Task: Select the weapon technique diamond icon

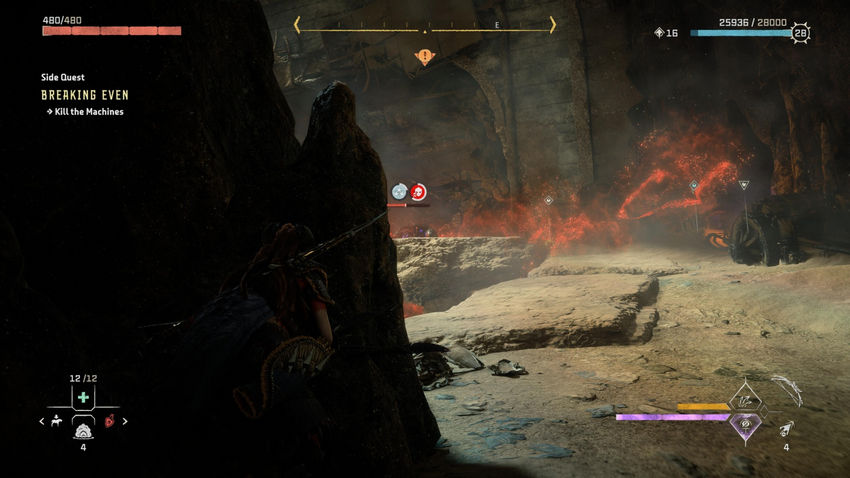Action: [745, 399]
